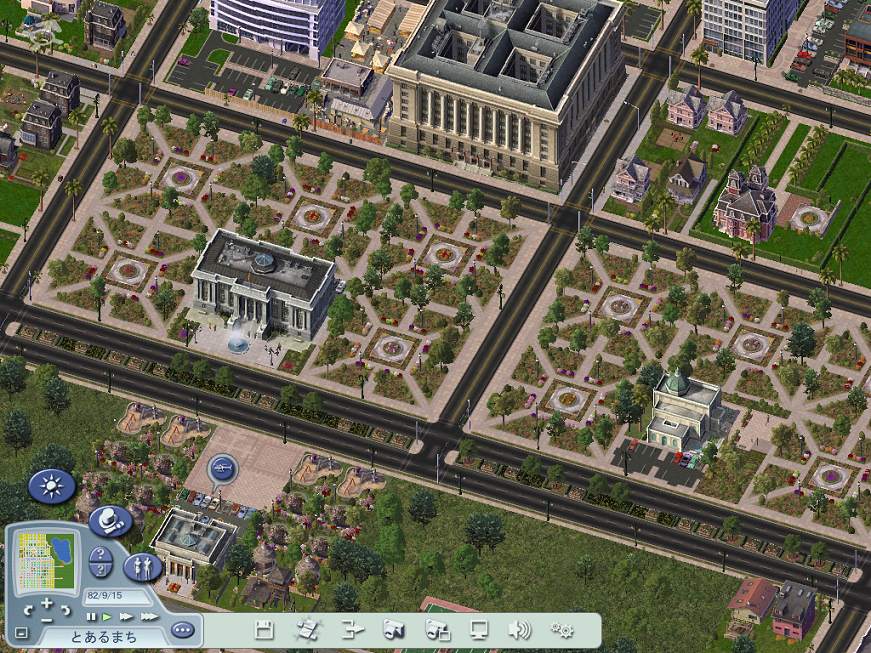Open God Mode with the sun button
Screen dimensions: 871x653
[51, 486]
